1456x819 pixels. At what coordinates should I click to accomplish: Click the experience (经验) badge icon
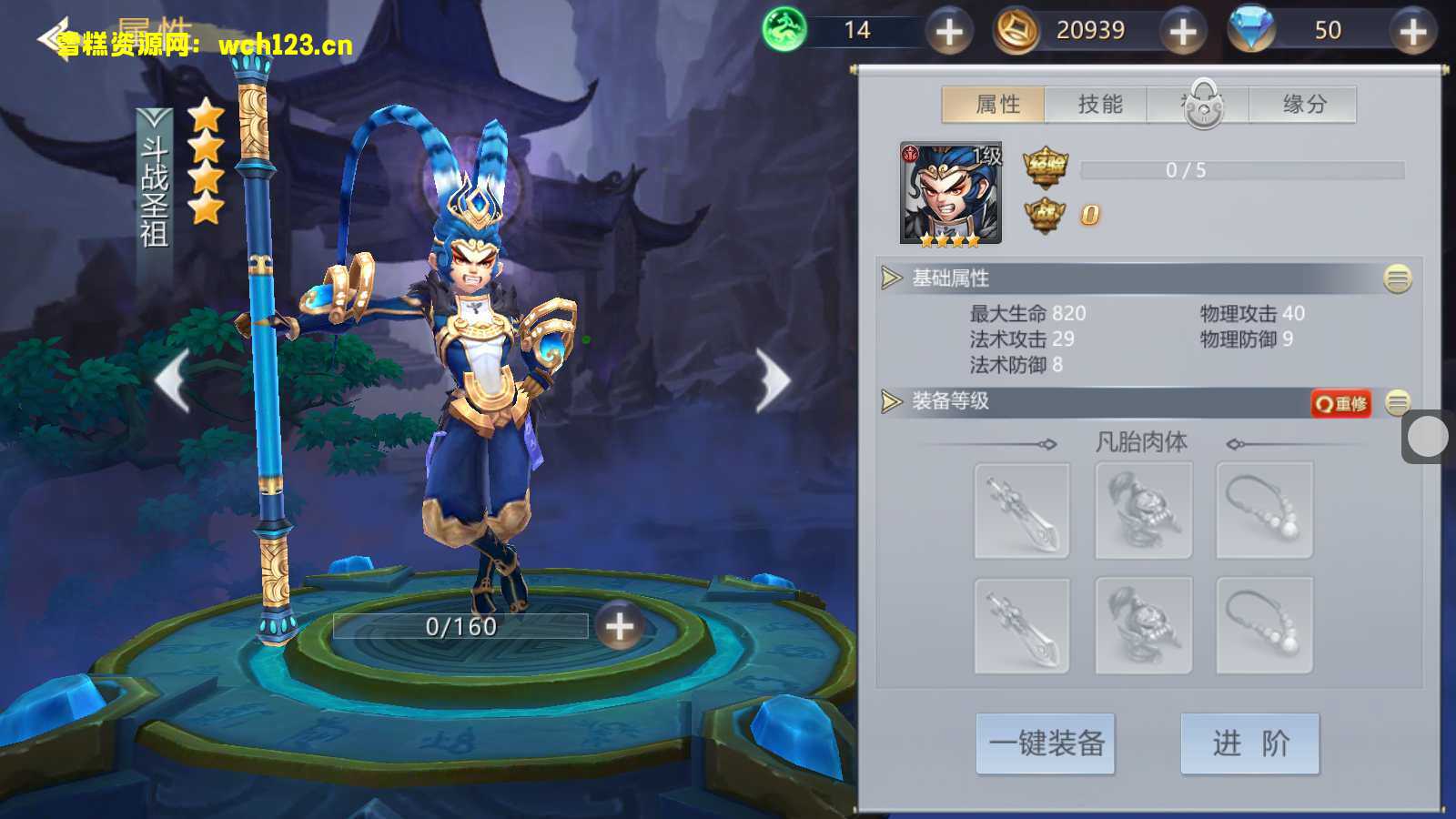[x=1044, y=167]
